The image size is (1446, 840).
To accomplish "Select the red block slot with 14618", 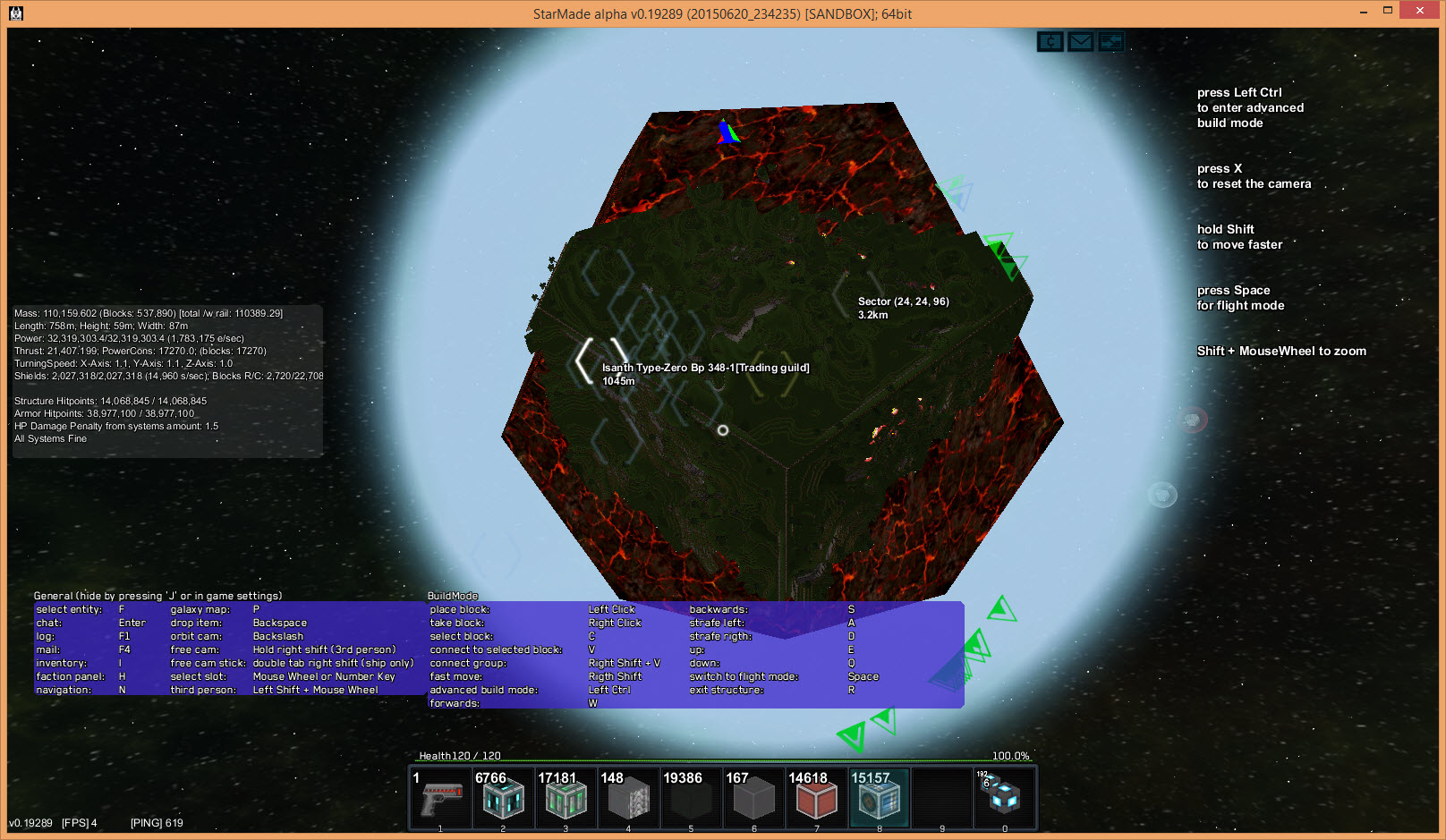I will pyautogui.click(x=816, y=798).
